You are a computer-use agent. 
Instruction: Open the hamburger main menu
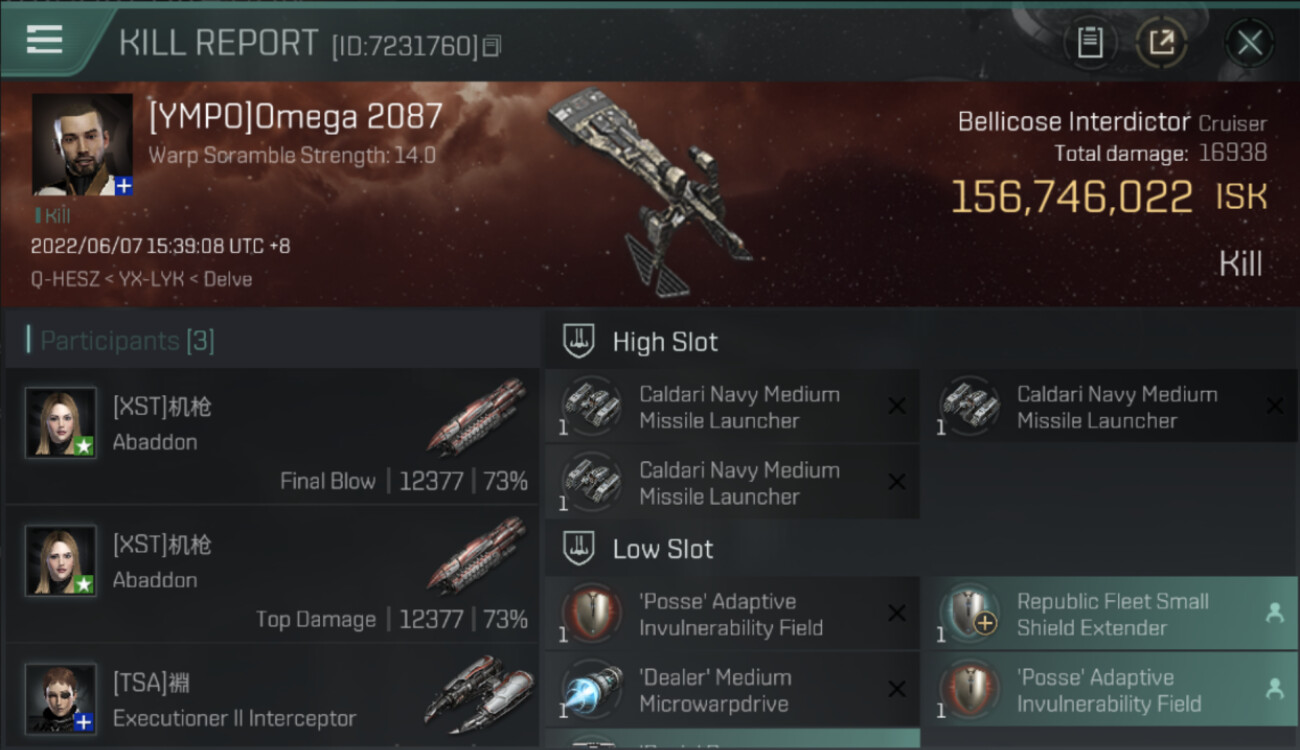tap(44, 40)
